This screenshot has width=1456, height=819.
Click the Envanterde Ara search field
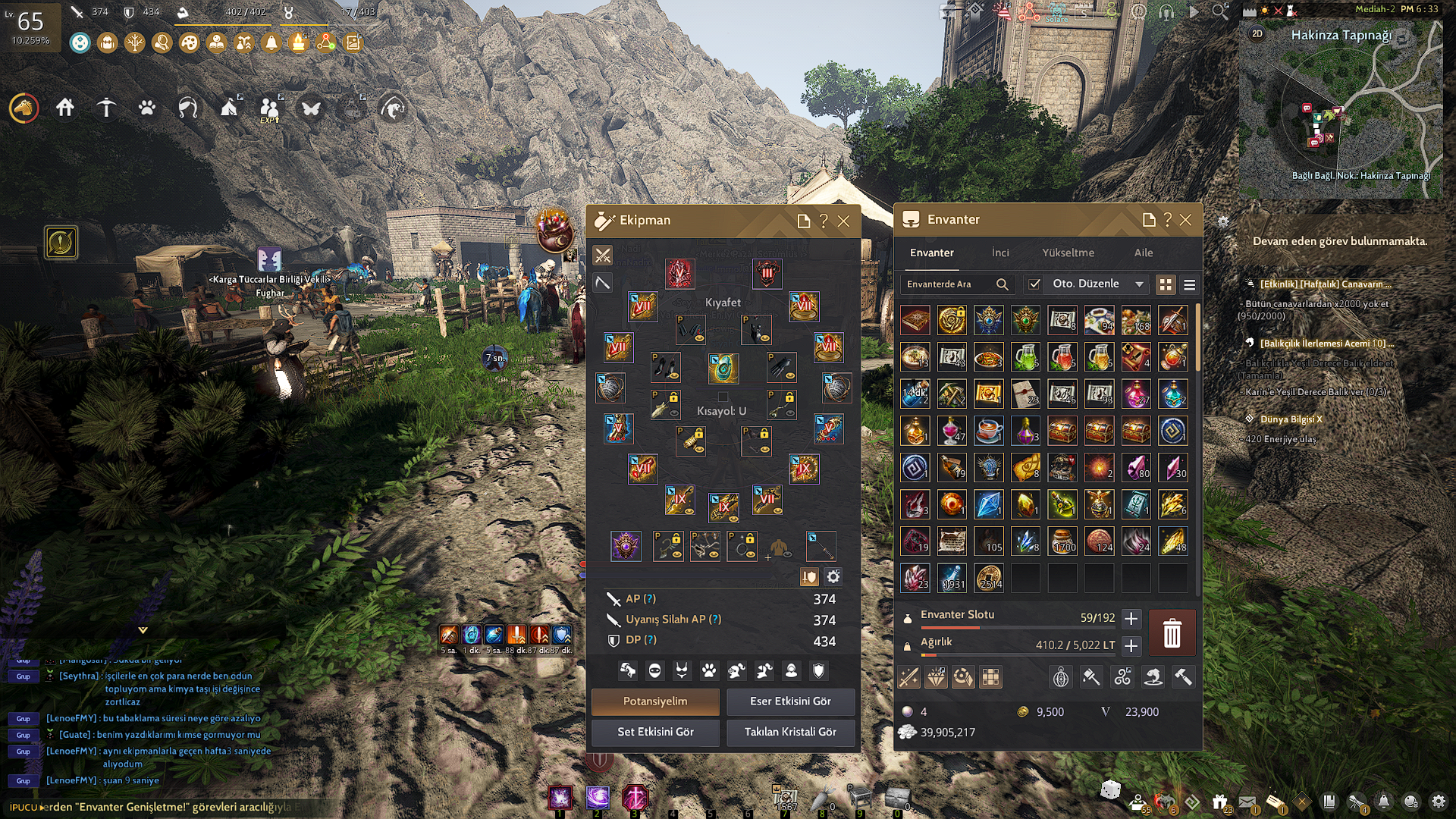pyautogui.click(x=948, y=284)
